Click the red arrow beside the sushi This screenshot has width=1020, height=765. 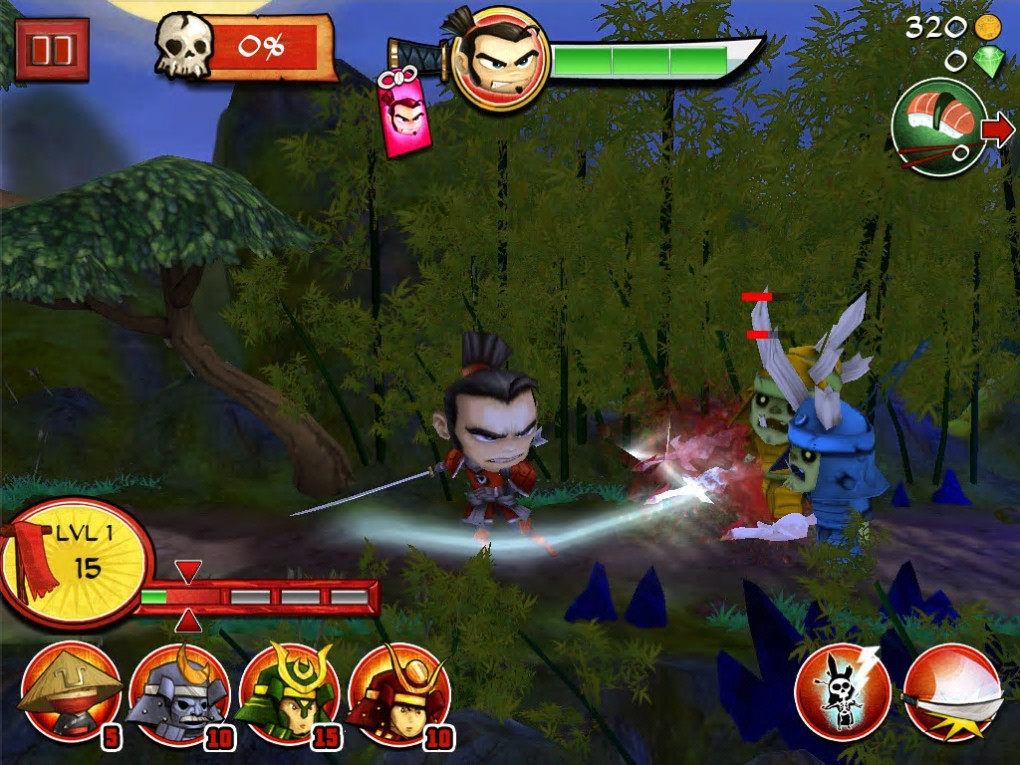pos(998,129)
